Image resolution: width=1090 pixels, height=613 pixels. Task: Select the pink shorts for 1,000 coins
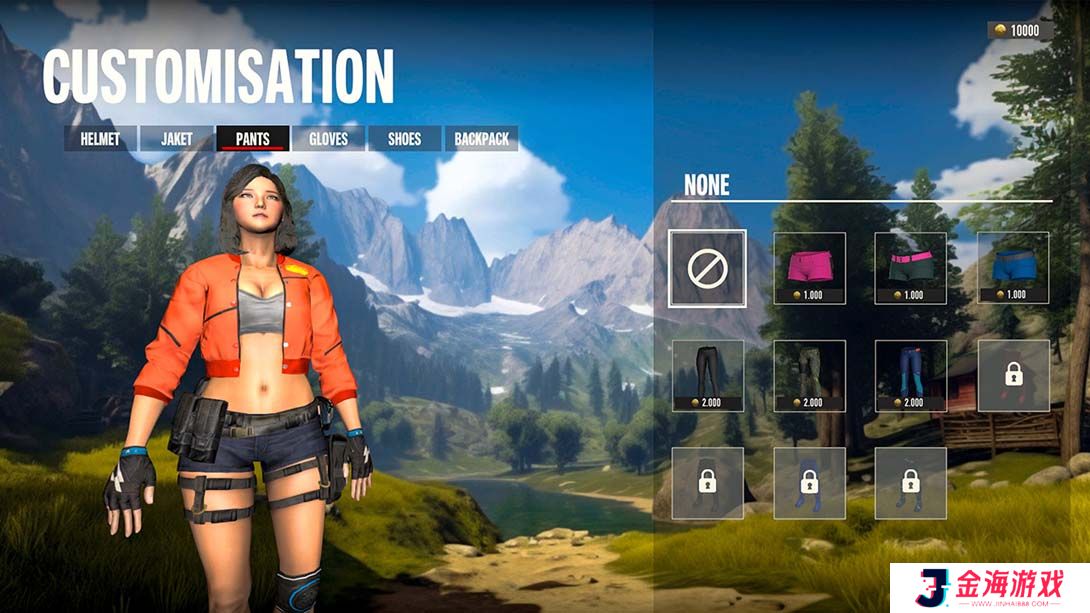coord(810,268)
